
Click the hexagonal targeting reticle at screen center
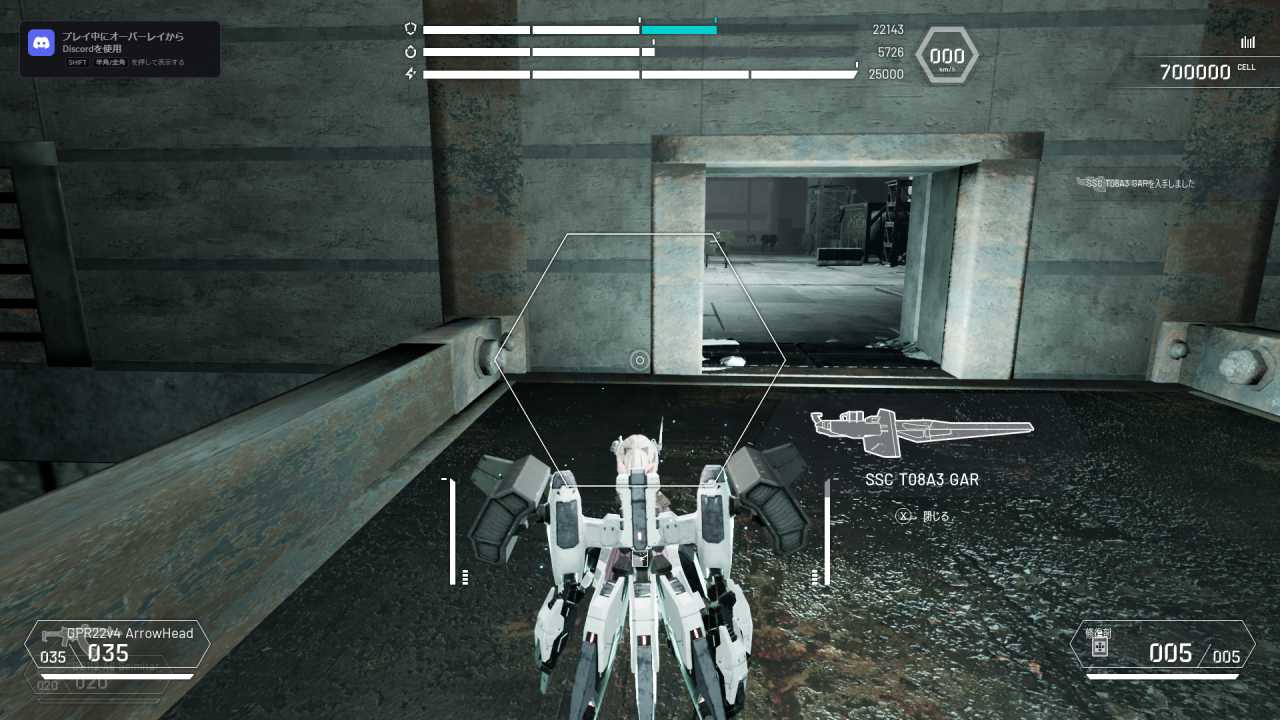coord(639,360)
